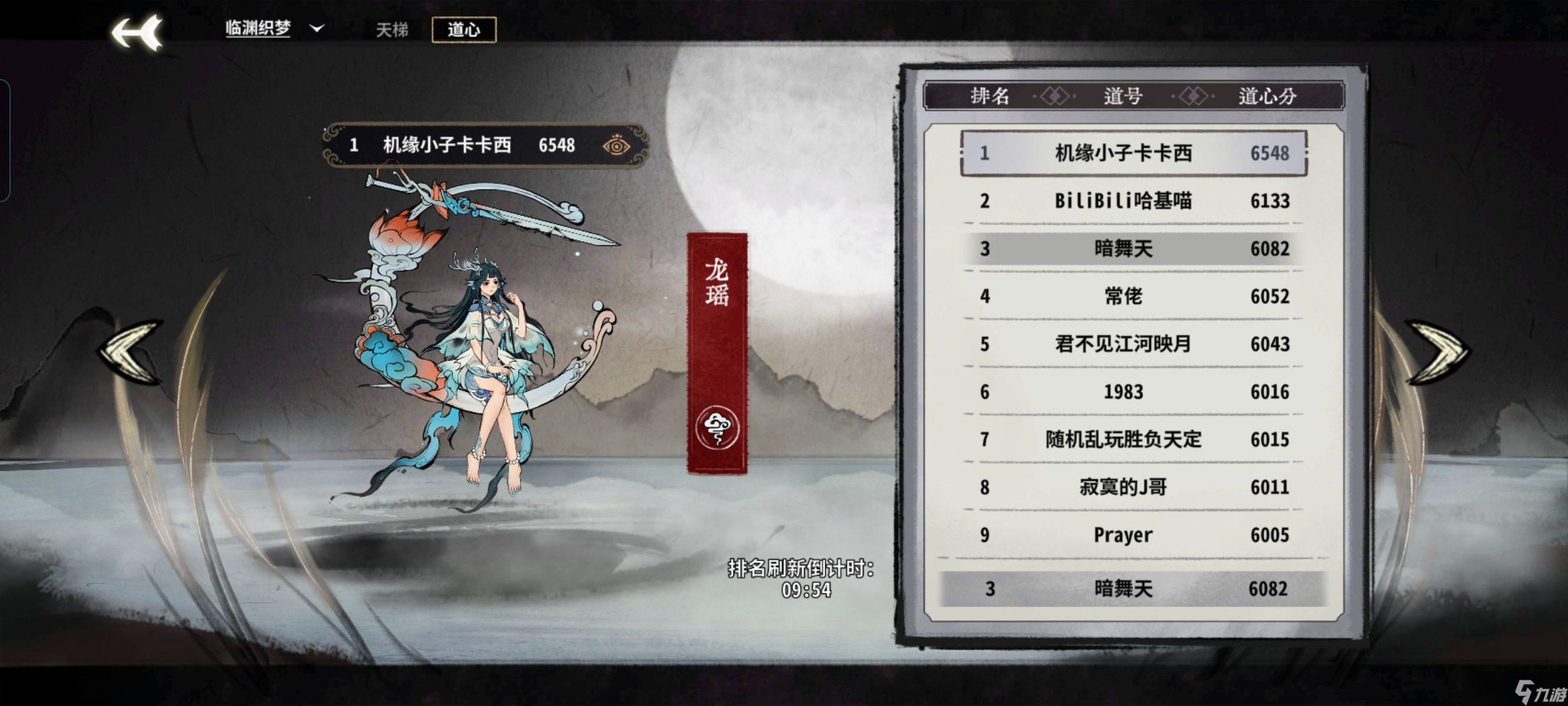
Task: Expand the 临渊织梦 mode dropdown
Action: [259, 28]
